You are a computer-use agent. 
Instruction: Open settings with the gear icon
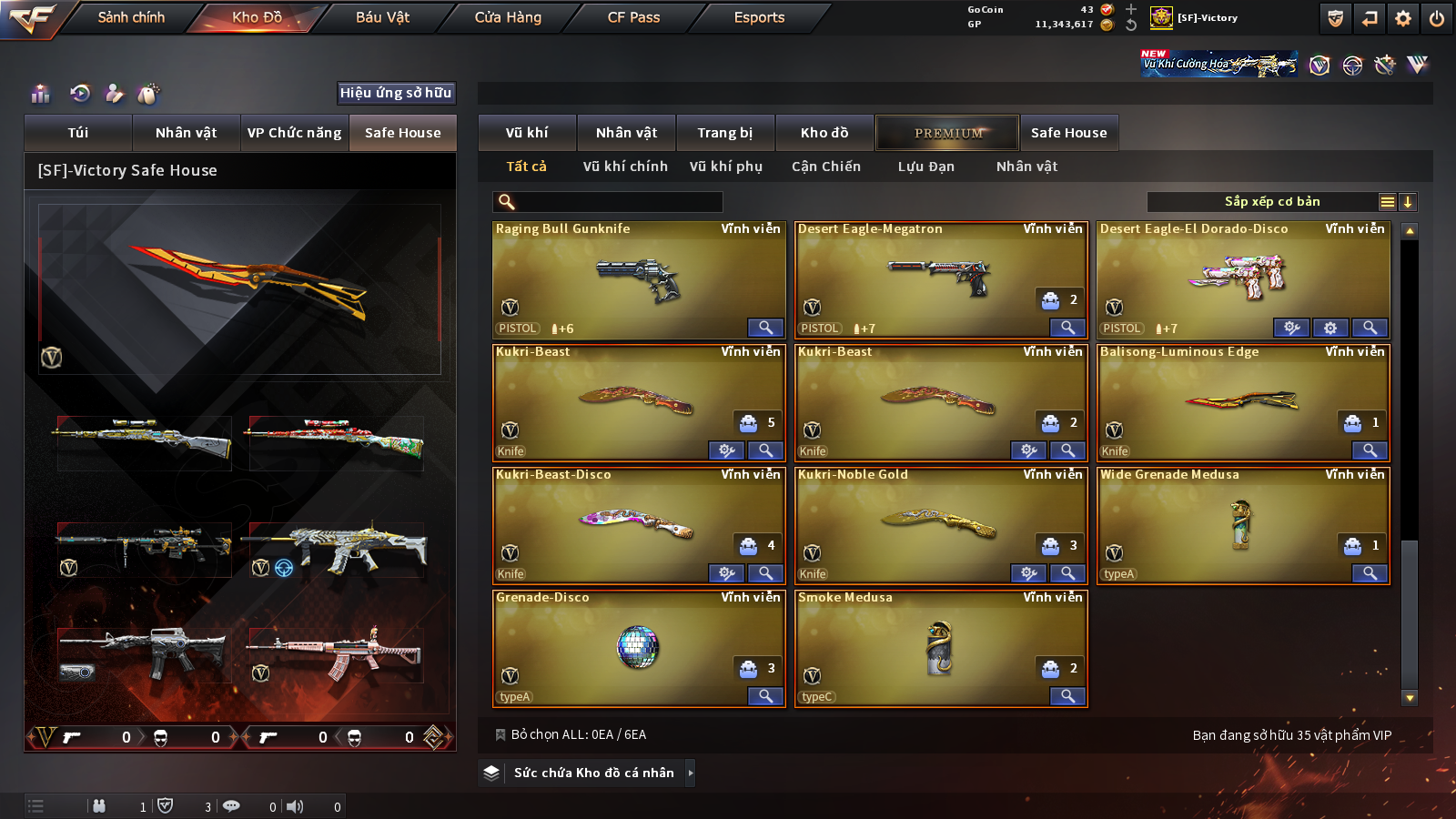pos(1403,18)
